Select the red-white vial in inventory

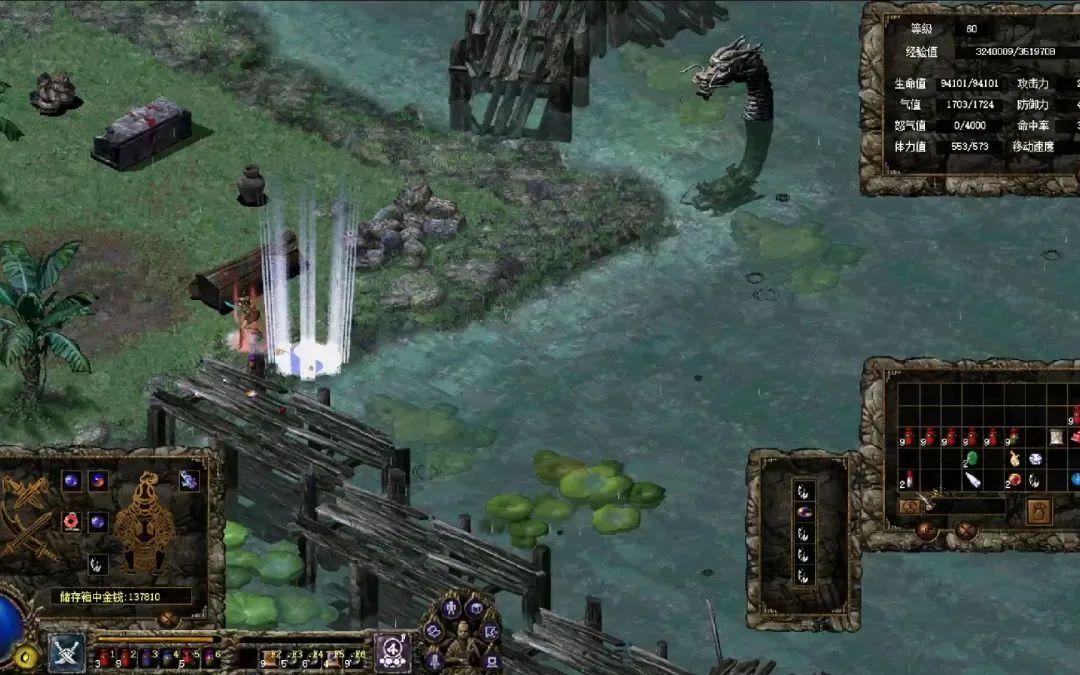(909, 480)
